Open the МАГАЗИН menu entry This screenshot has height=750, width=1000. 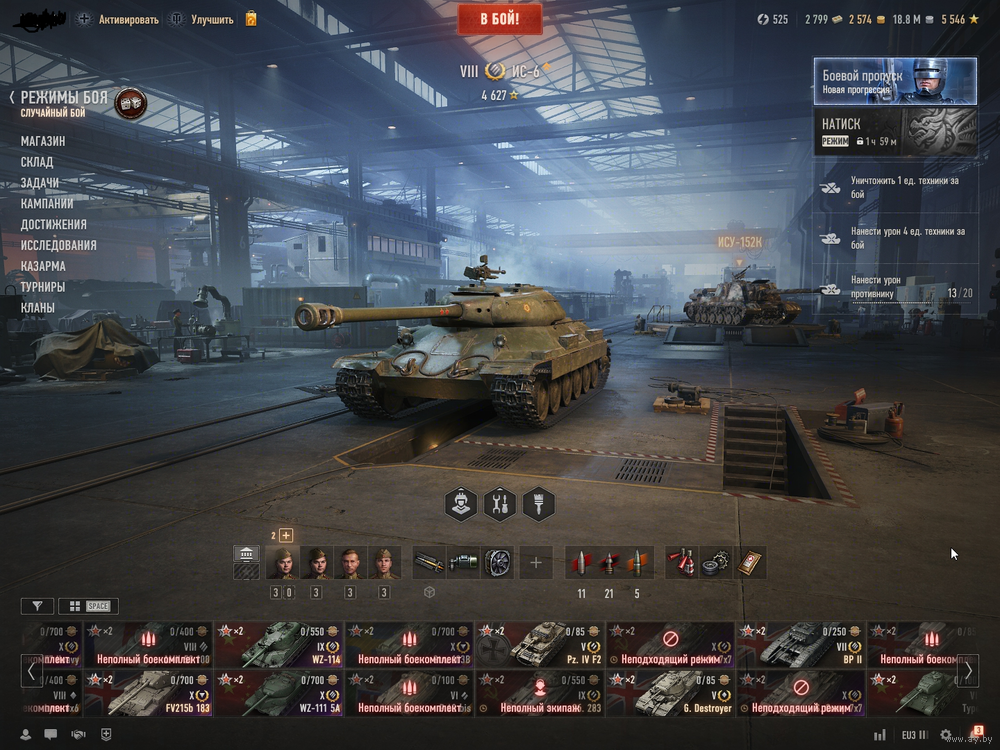(x=43, y=141)
